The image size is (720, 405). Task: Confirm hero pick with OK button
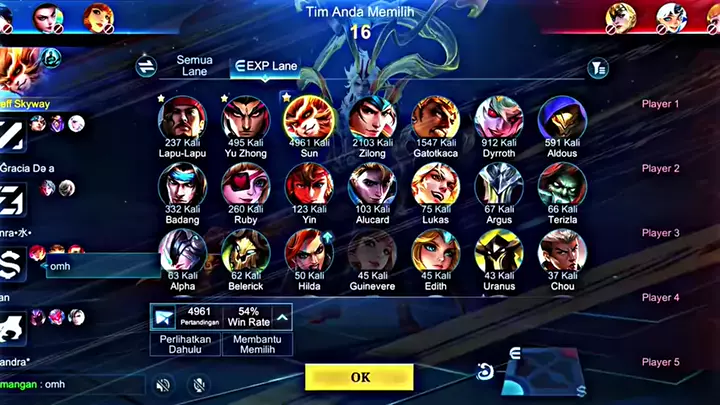tap(359, 377)
